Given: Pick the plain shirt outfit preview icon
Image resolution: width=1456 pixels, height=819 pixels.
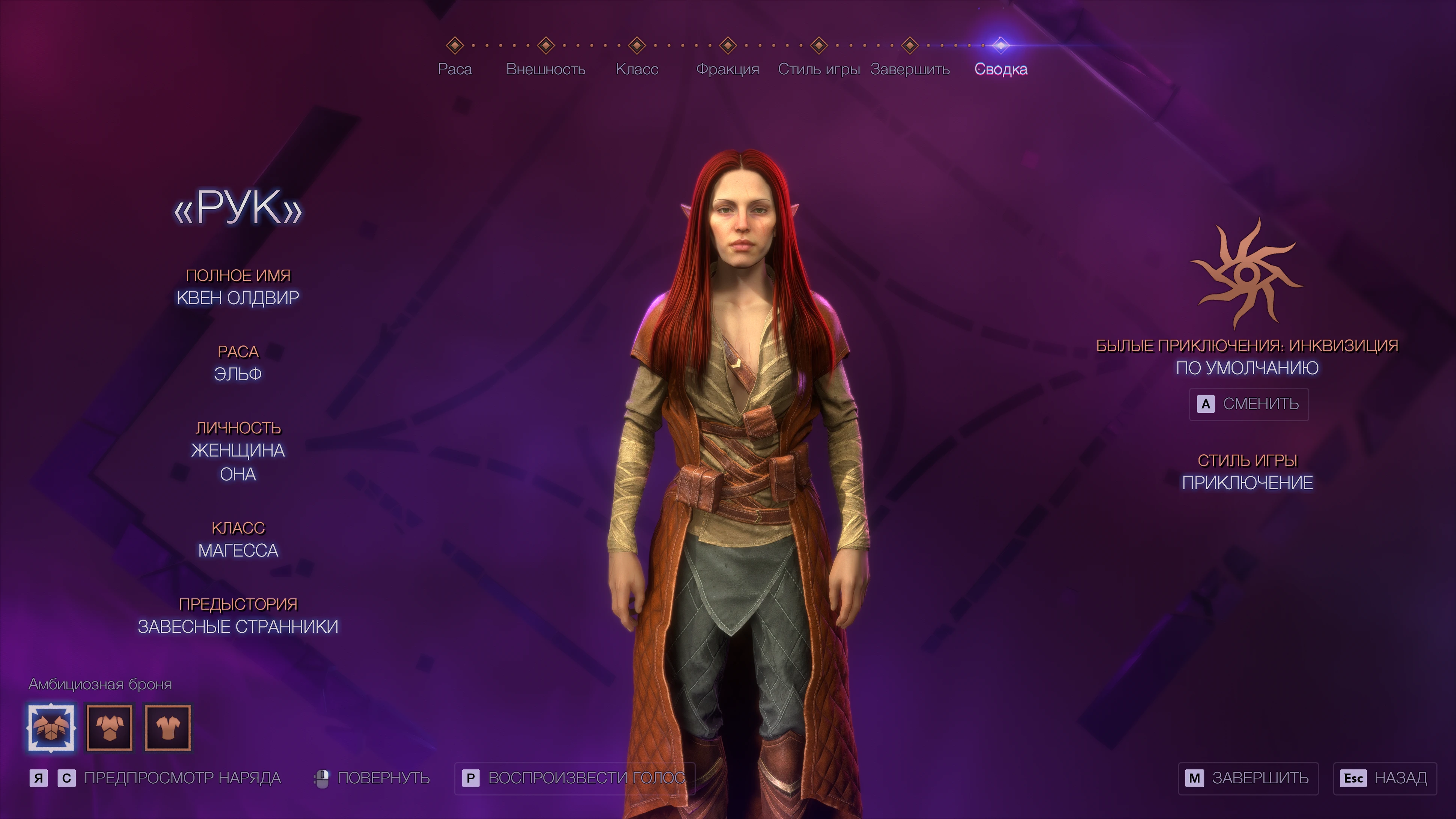Looking at the screenshot, I should (168, 727).
